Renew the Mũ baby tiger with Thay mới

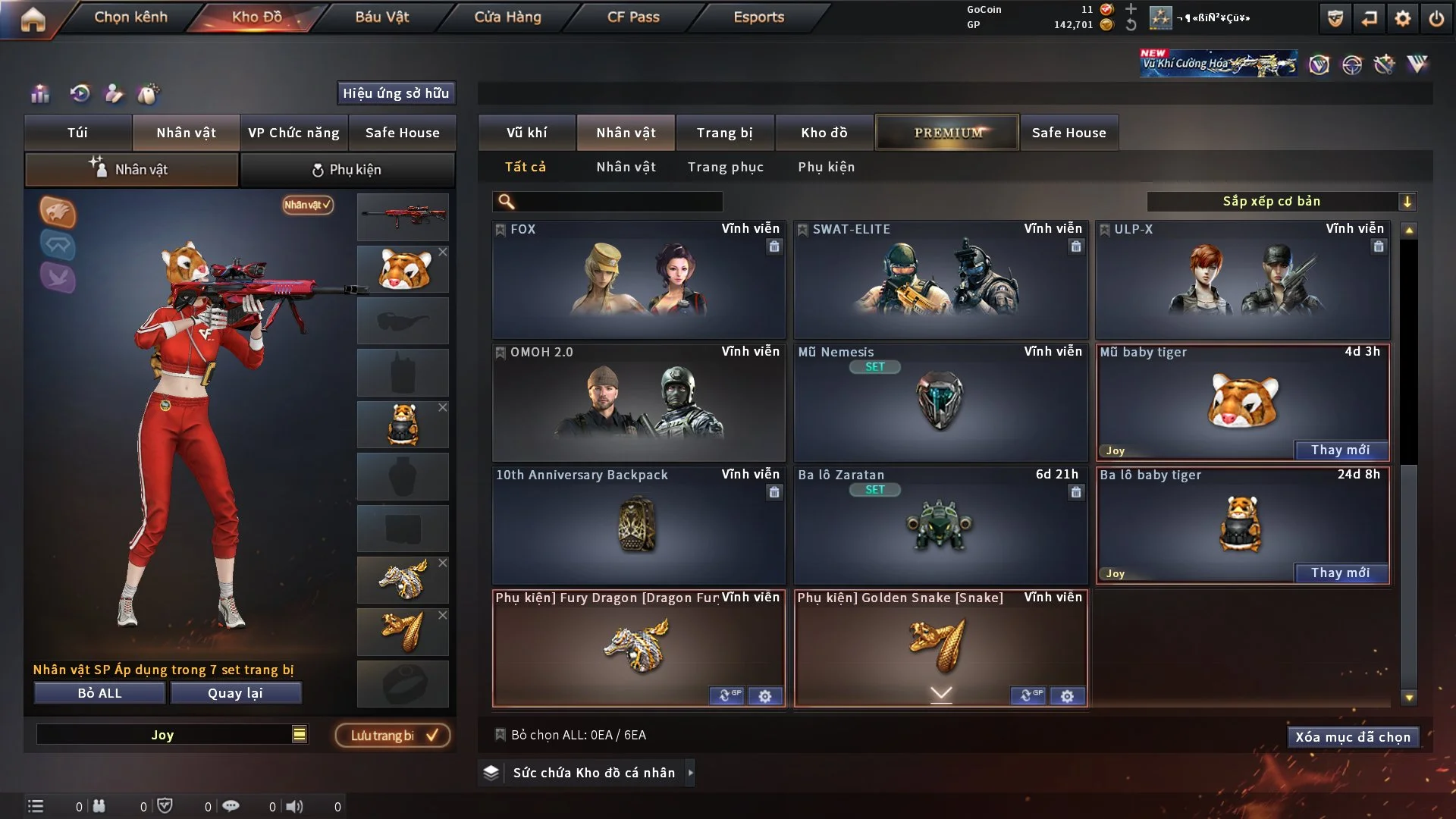tap(1340, 450)
